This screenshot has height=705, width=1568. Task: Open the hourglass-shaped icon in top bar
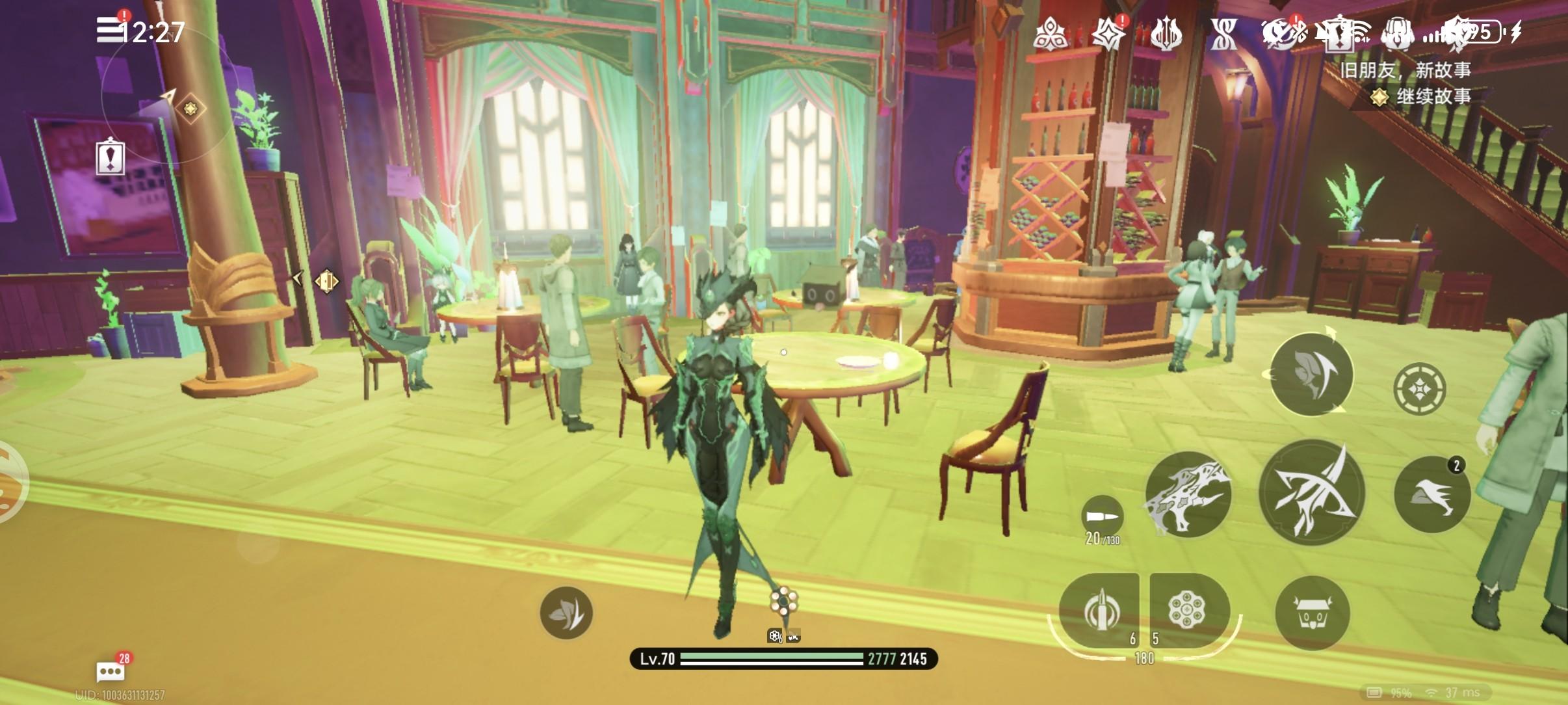tap(1223, 33)
